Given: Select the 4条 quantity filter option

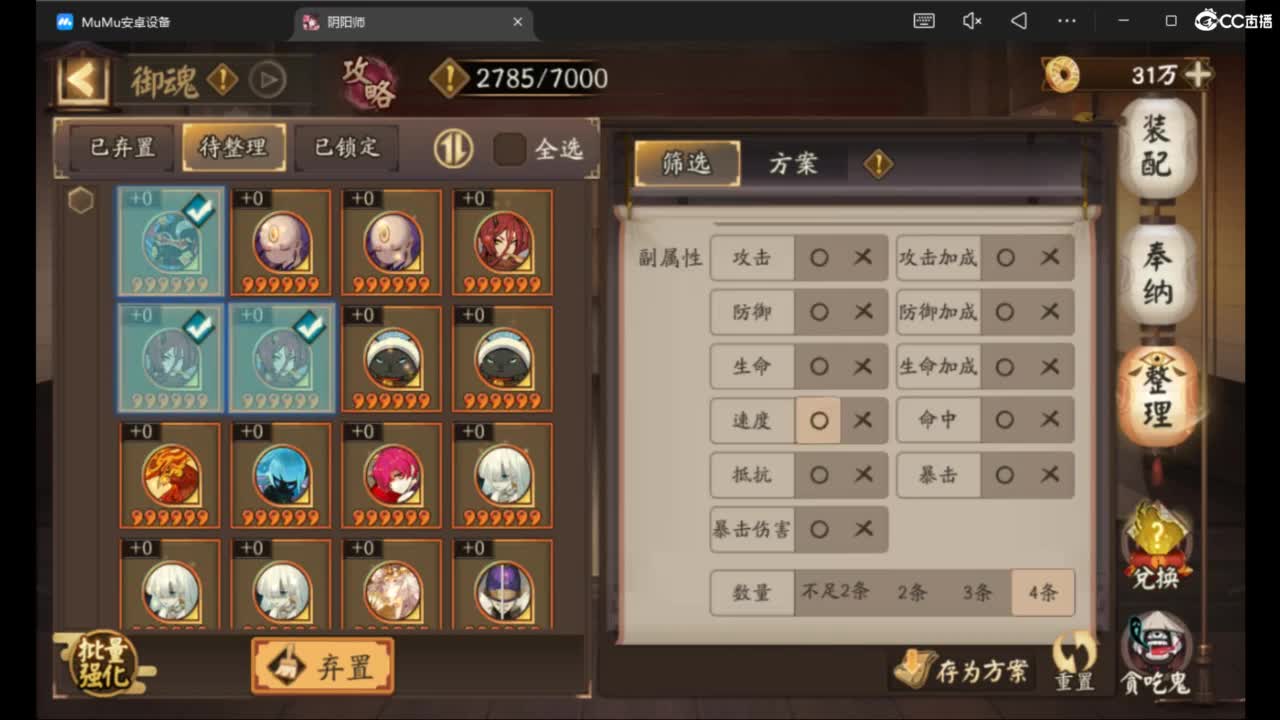Looking at the screenshot, I should tap(1043, 592).
